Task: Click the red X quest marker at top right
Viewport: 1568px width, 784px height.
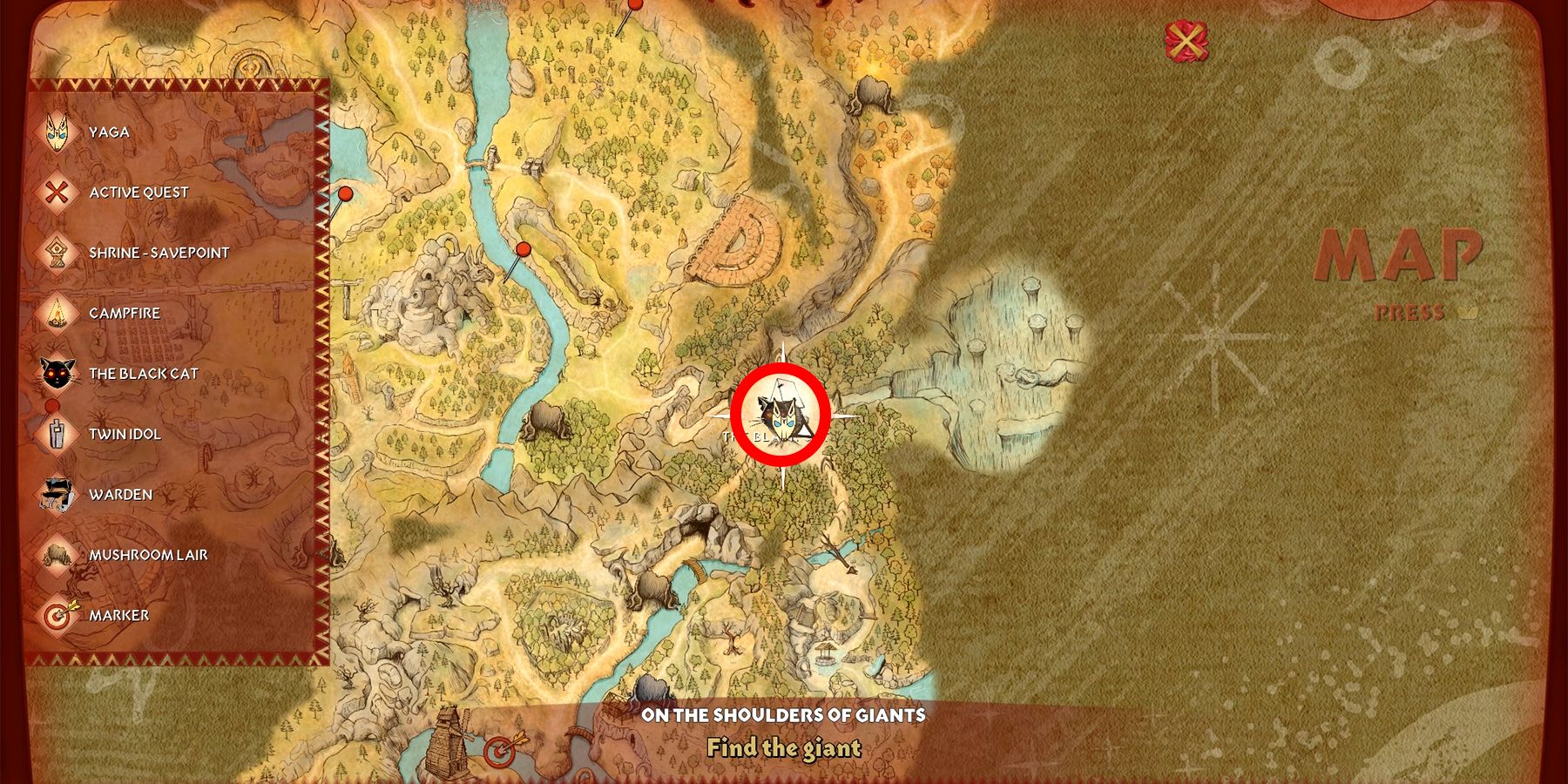Action: click(1186, 39)
